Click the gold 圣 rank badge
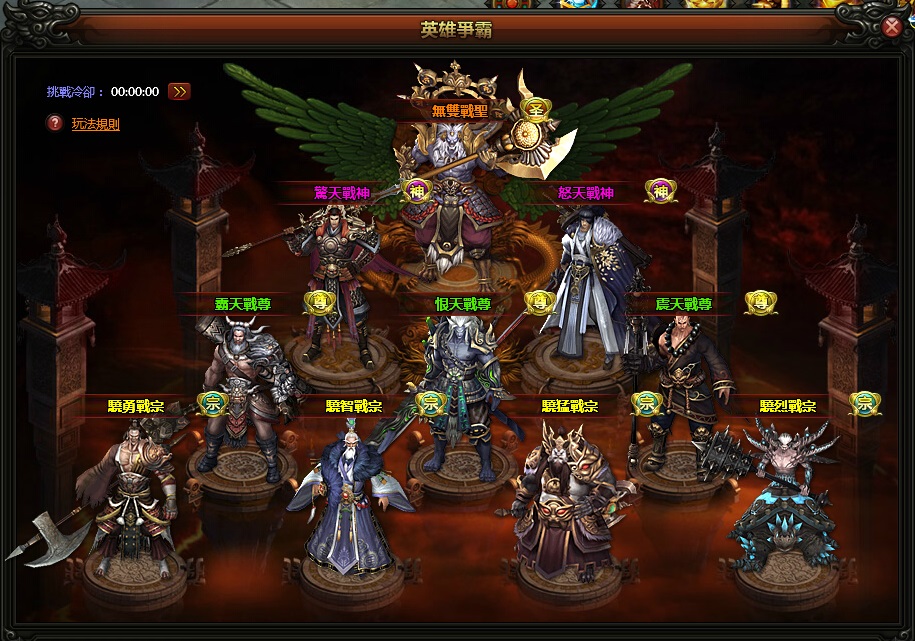 click(x=536, y=109)
